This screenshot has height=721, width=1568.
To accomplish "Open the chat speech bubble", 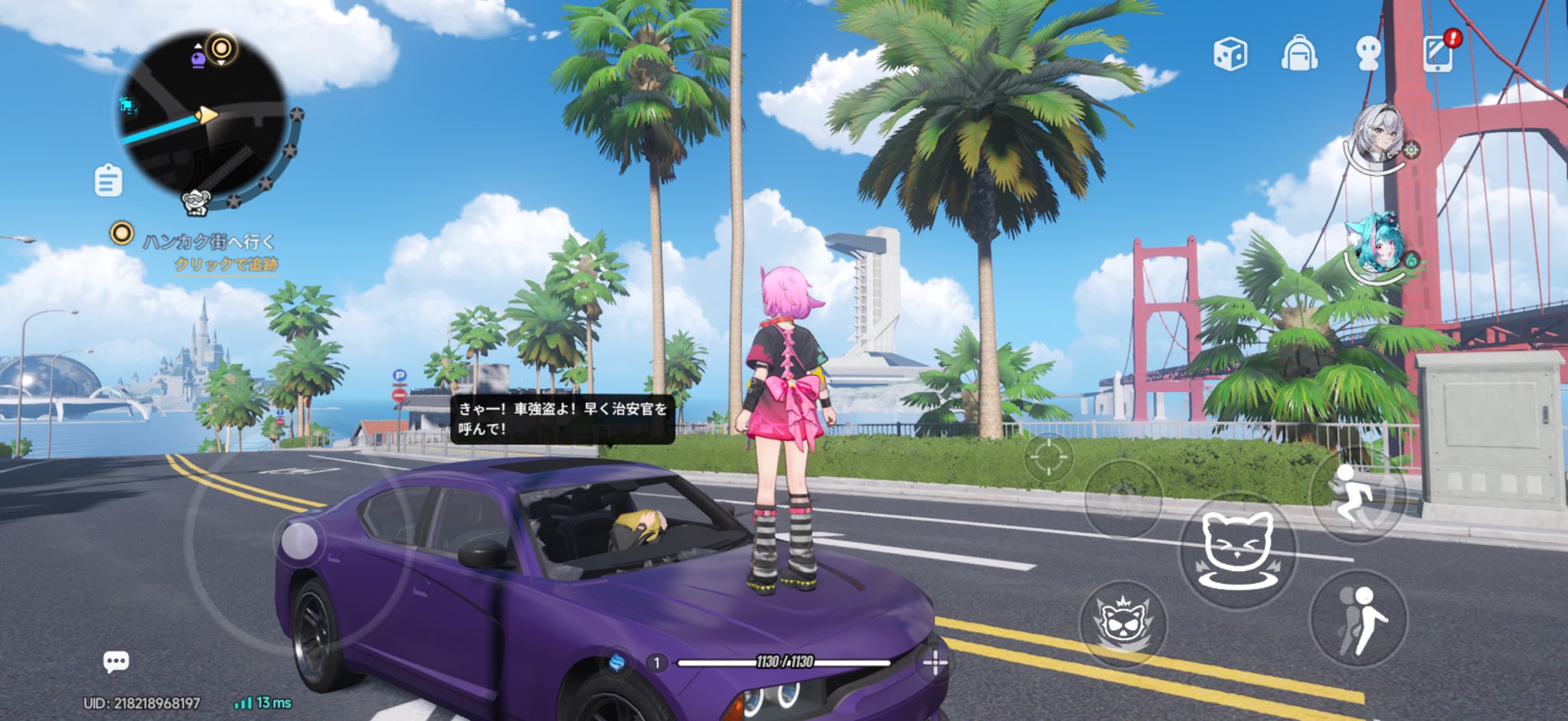I will click(x=116, y=661).
